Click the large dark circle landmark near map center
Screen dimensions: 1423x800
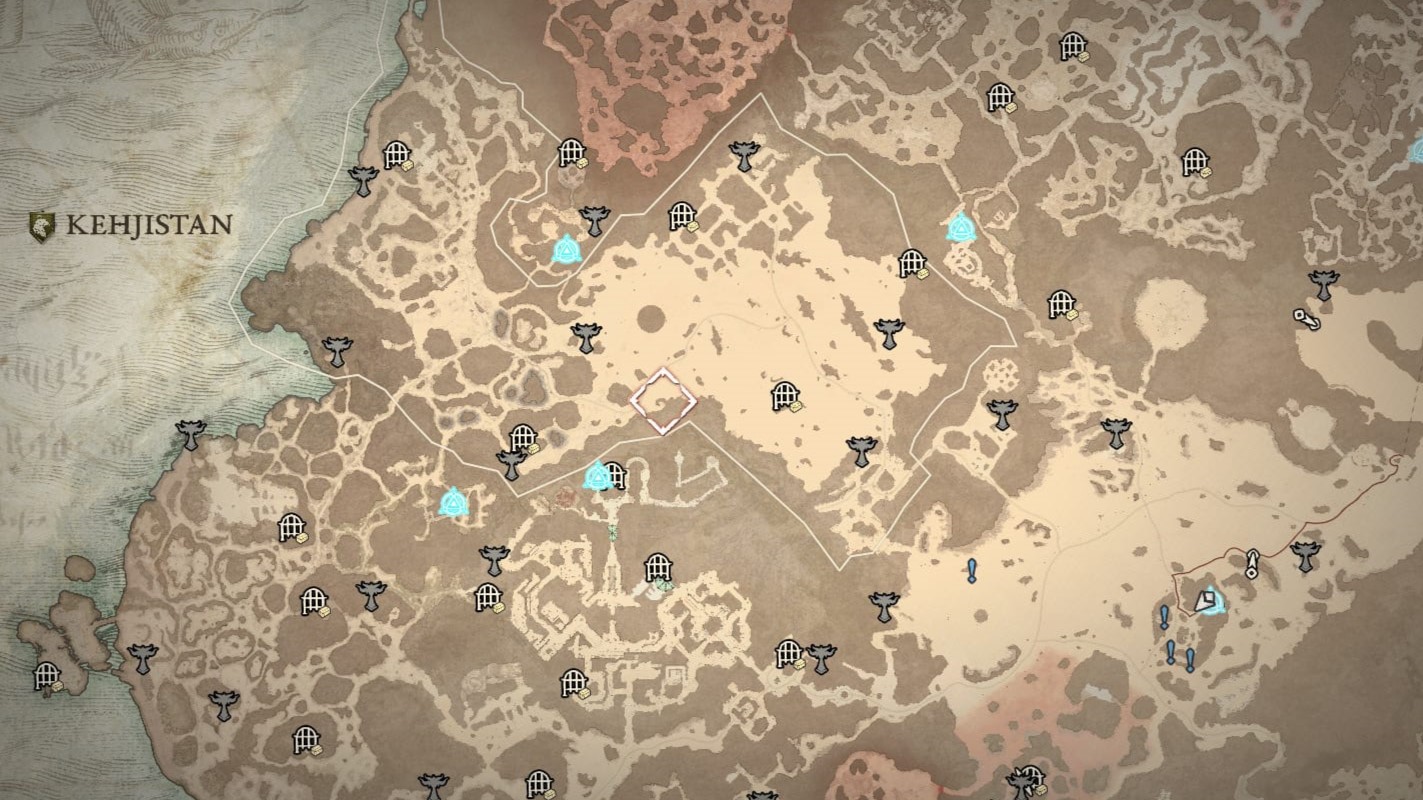pyautogui.click(x=650, y=320)
